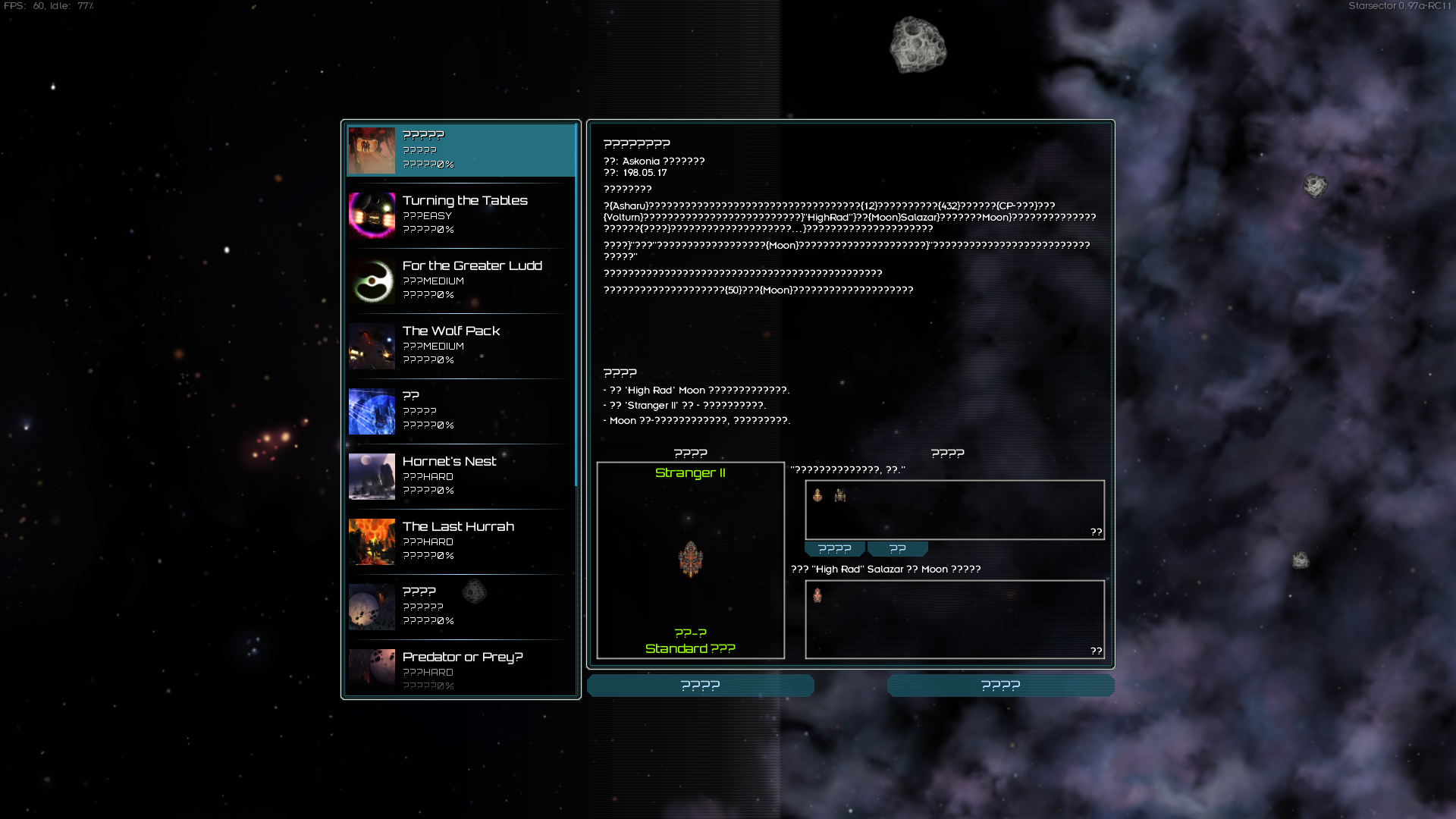Open the first '????' fleet tab below the roster
The image size is (1456, 819).
click(x=834, y=548)
